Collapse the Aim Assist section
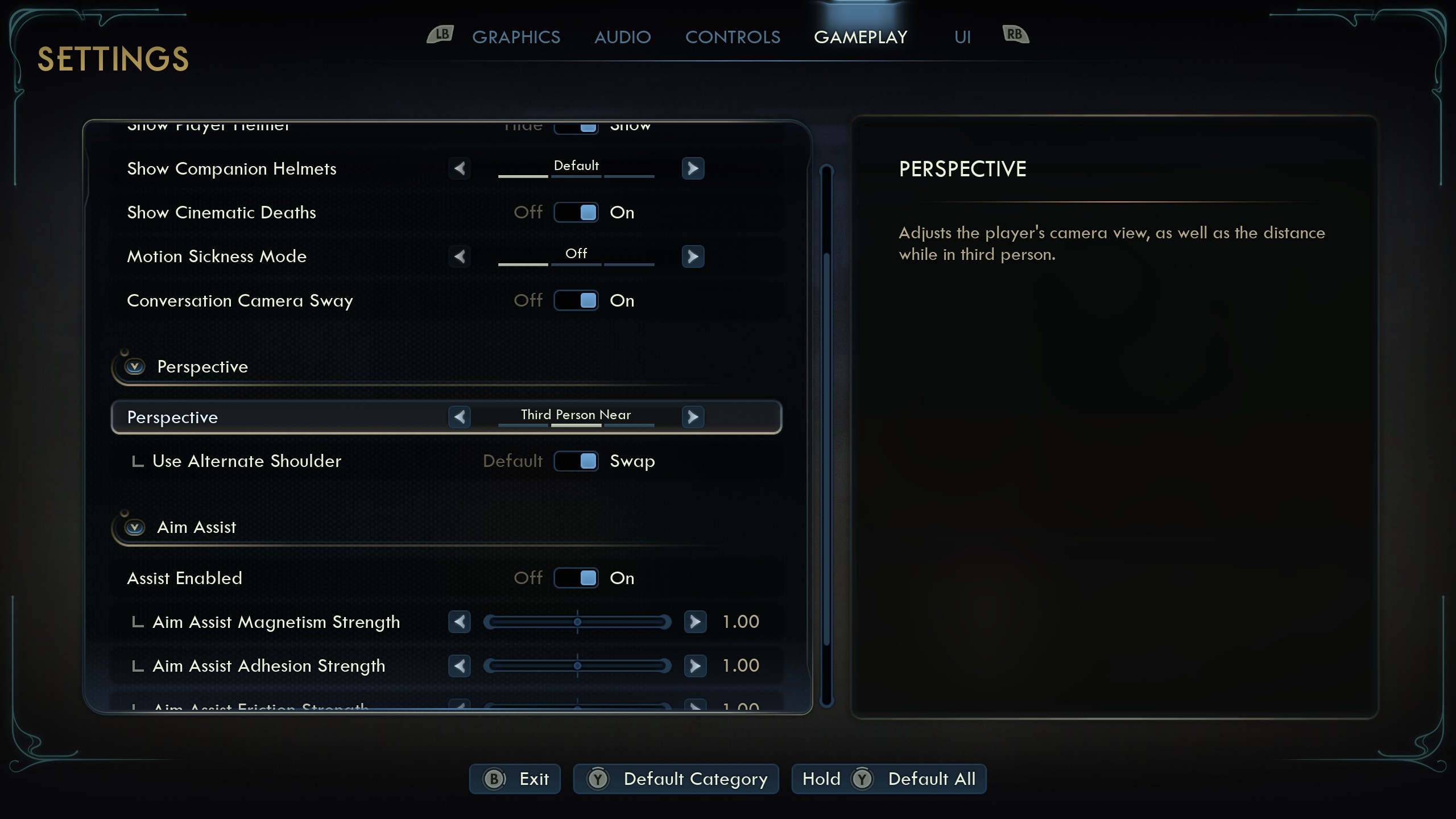Screen dimensions: 1456x819 [x=135, y=527]
